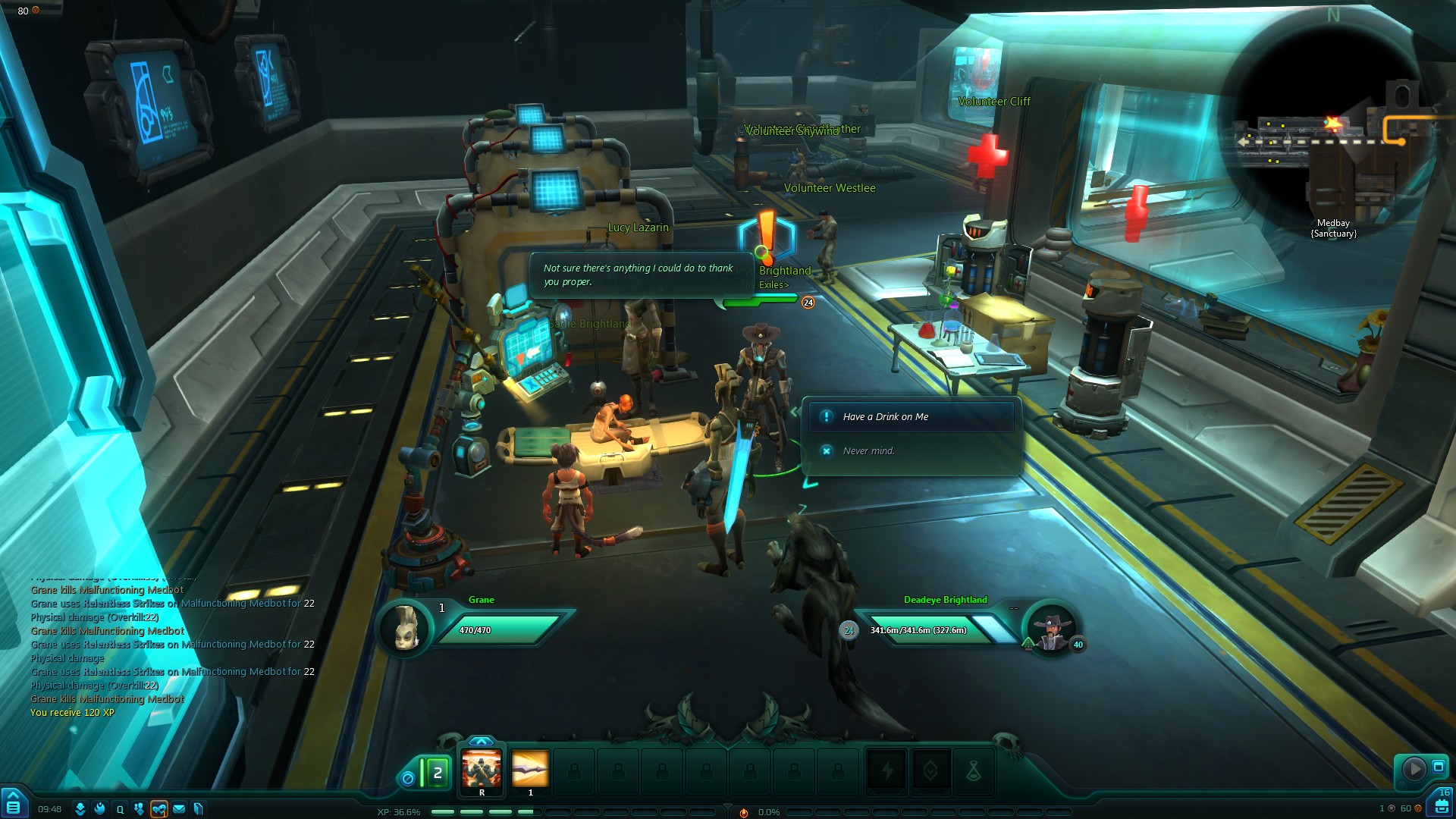Expand the arrow above the R ability
Image resolution: width=1456 pixels, height=819 pixels.
[482, 741]
